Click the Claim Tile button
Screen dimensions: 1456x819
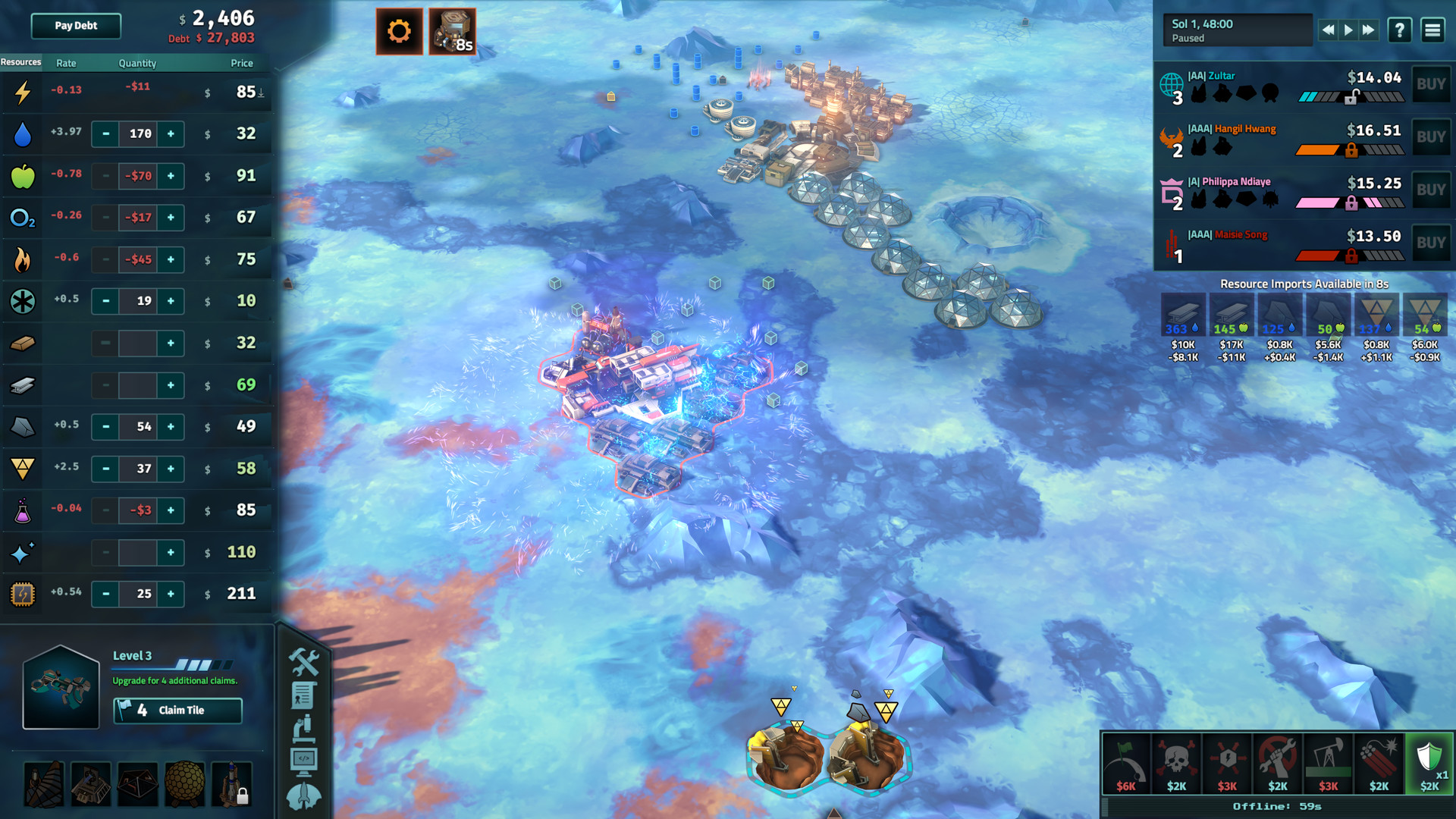pyautogui.click(x=177, y=711)
